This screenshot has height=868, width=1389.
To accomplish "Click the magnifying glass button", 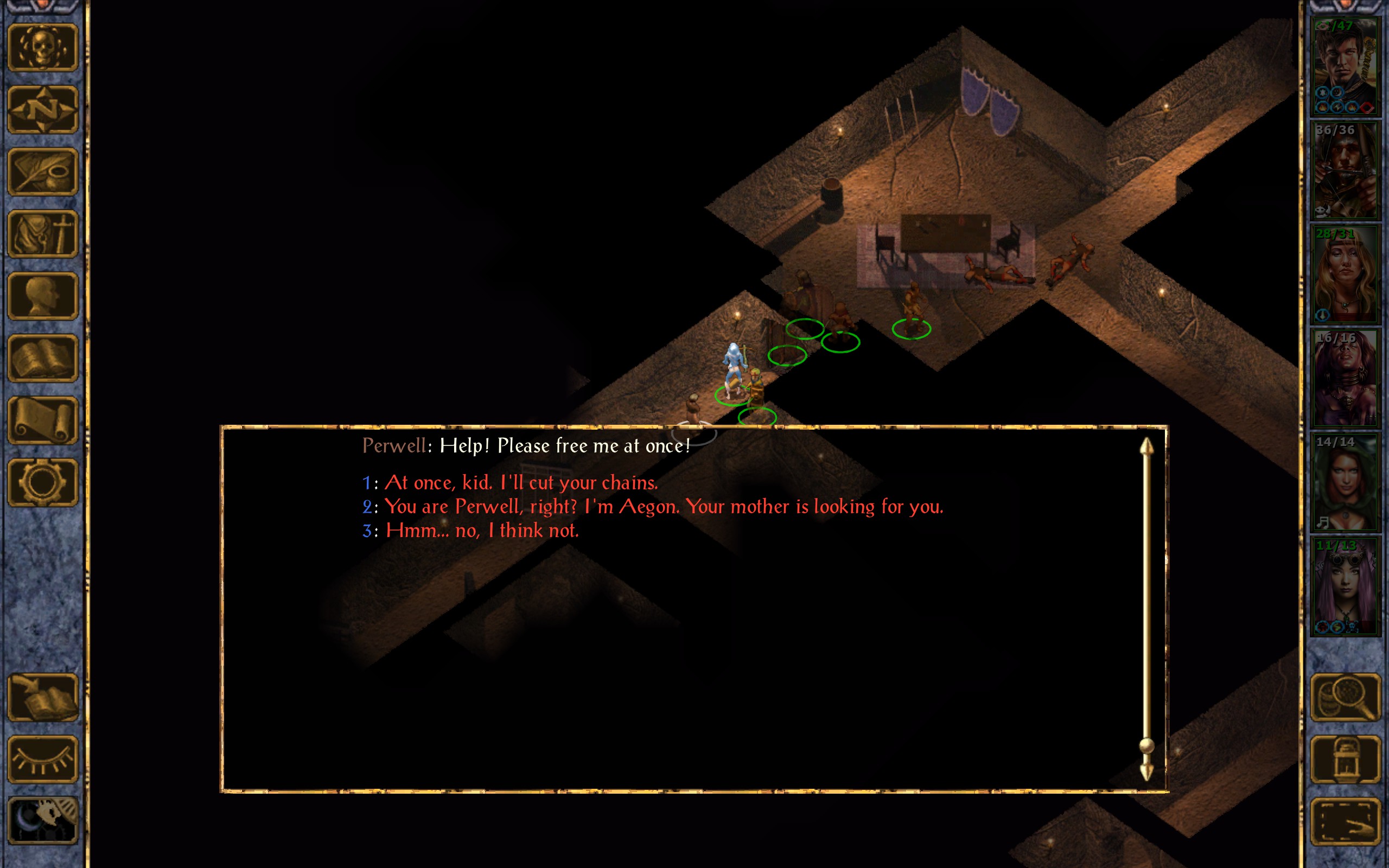I will (1345, 698).
